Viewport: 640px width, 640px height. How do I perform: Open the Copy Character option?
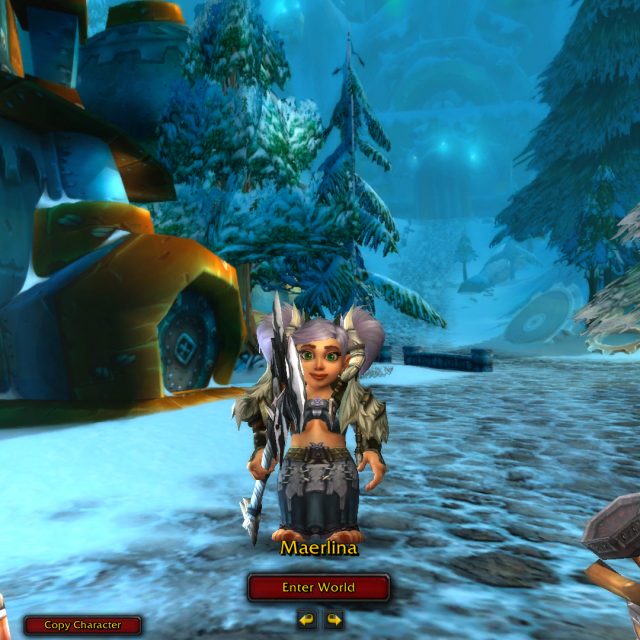(83, 625)
